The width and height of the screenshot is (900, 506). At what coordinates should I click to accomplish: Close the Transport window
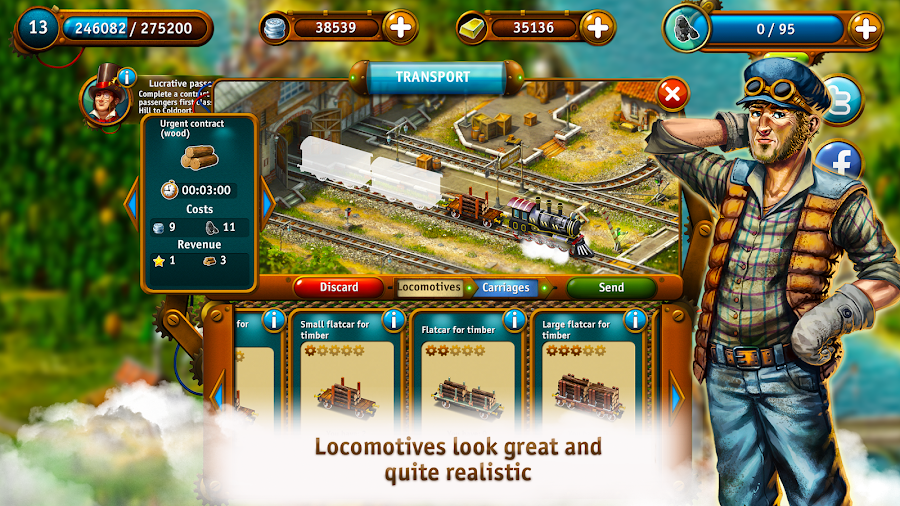pyautogui.click(x=673, y=95)
